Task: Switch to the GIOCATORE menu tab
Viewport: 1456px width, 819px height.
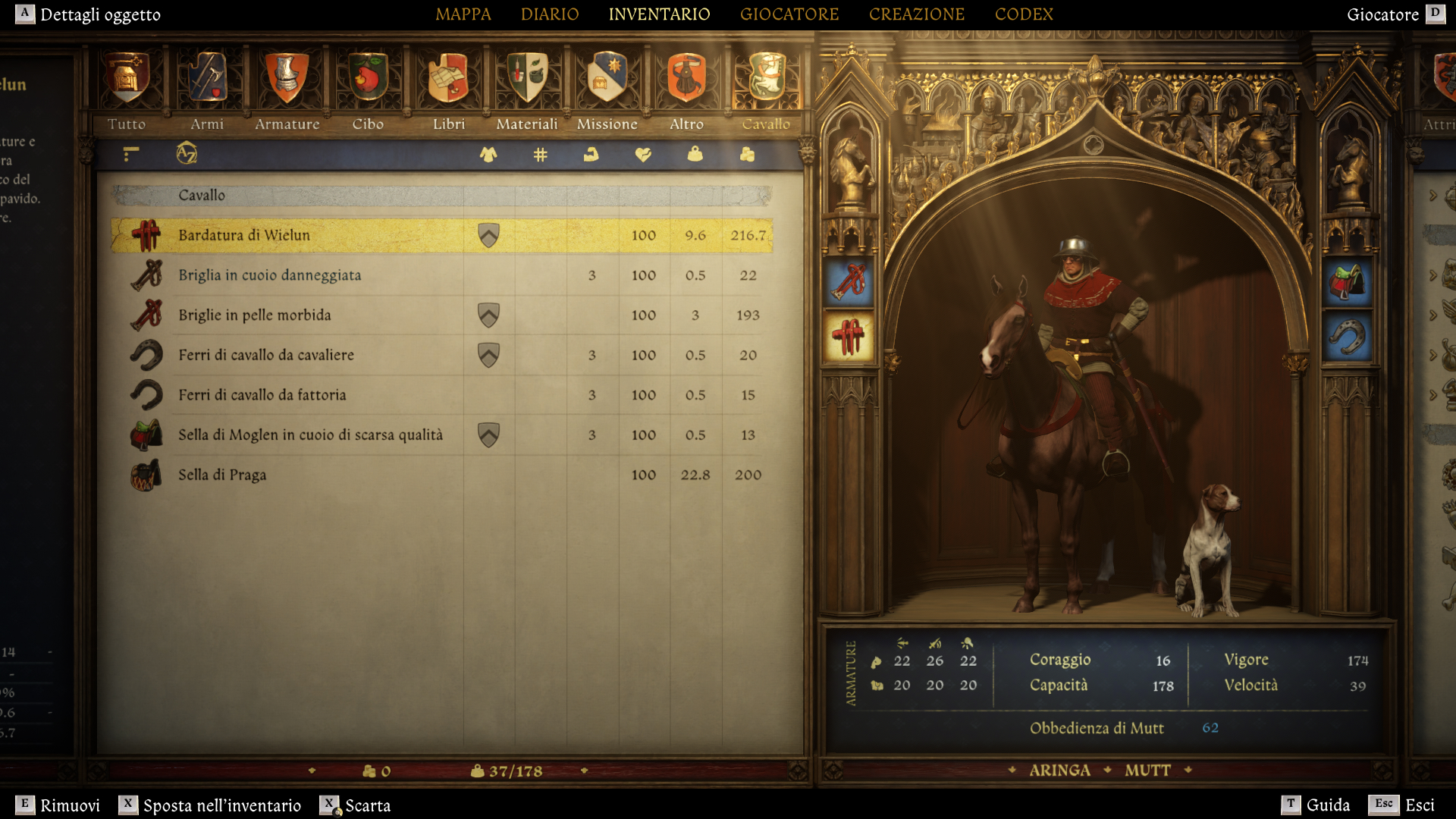Action: pyautogui.click(x=789, y=14)
